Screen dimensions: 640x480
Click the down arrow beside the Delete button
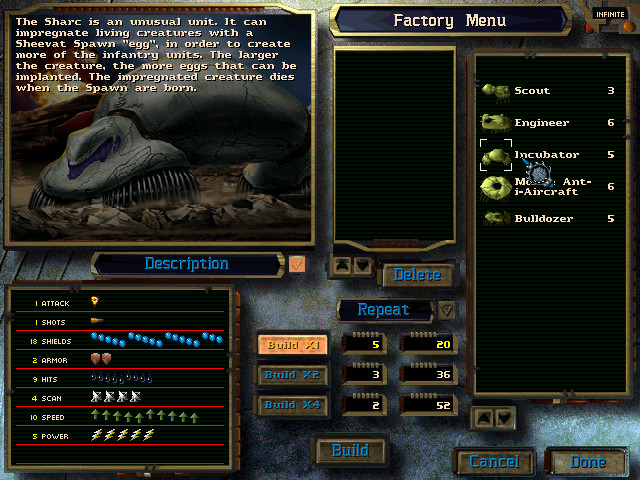tap(362, 266)
